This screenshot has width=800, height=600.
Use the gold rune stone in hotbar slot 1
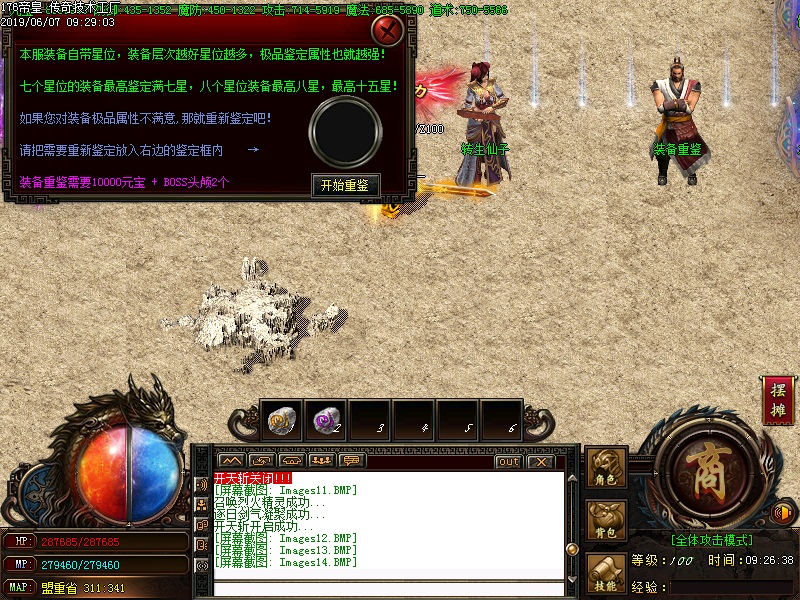281,421
